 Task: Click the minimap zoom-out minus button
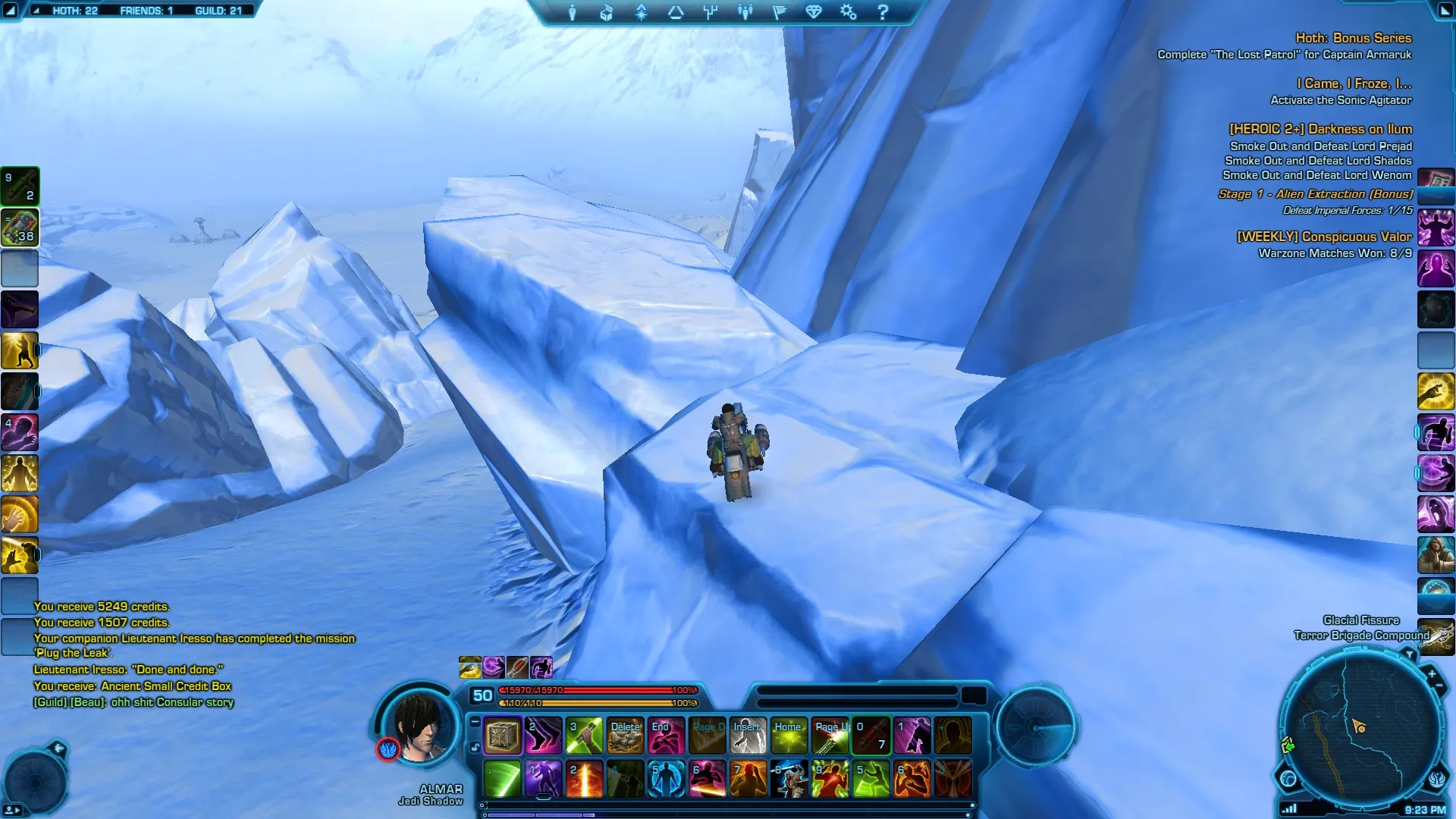(x=1439, y=687)
